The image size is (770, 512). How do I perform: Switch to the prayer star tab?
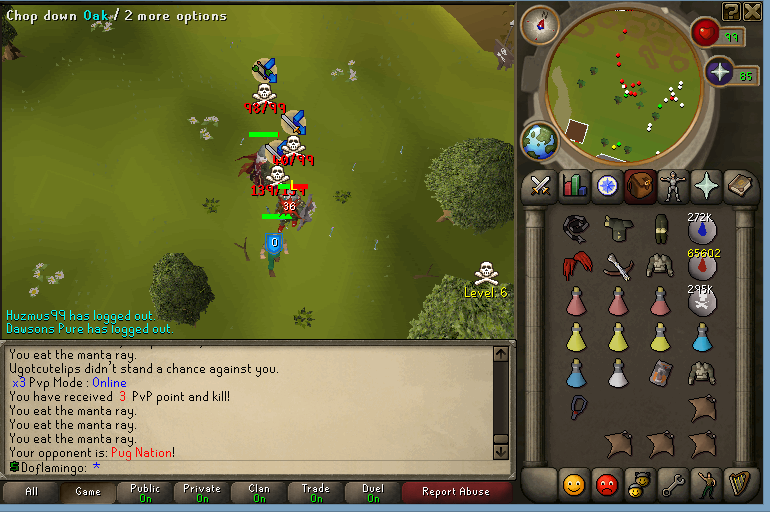pyautogui.click(x=704, y=185)
